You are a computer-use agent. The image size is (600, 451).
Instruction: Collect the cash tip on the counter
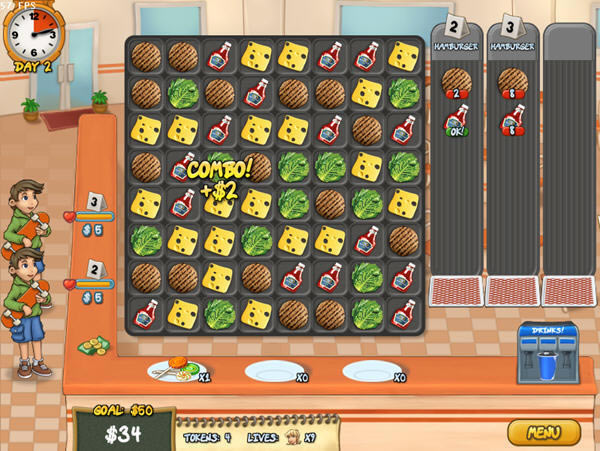(95, 347)
